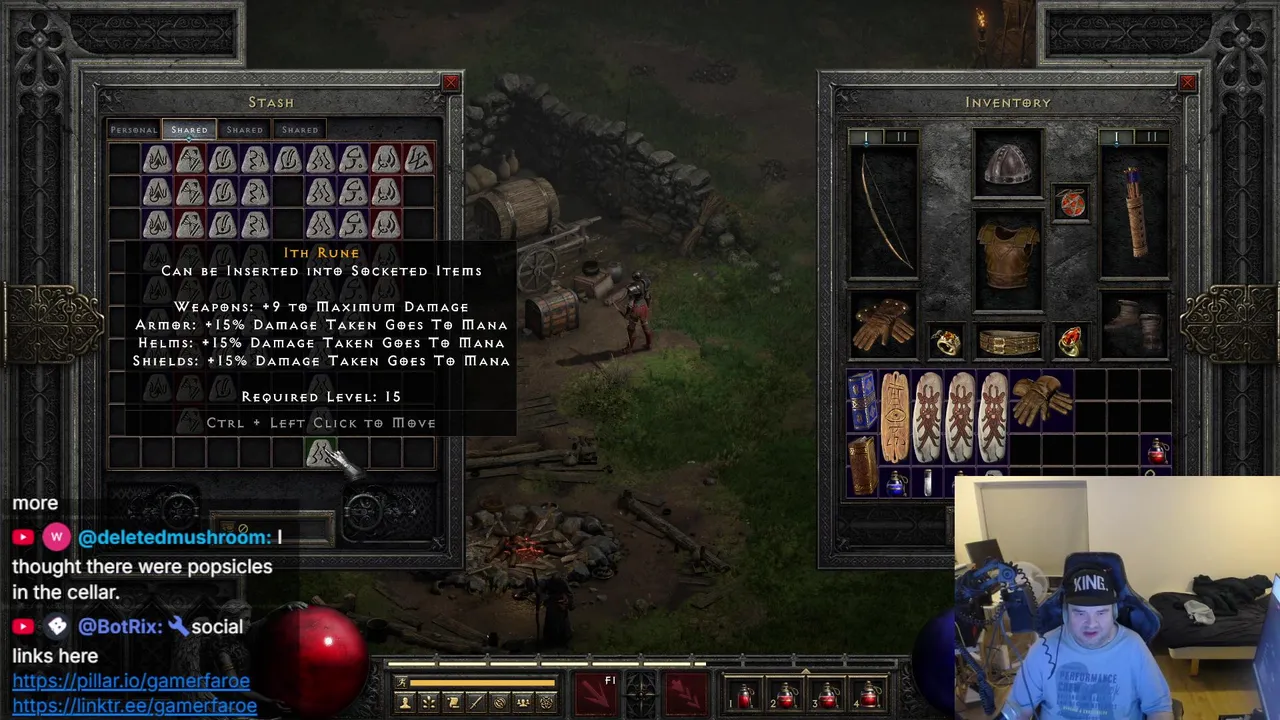Viewport: 1280px width, 720px height.
Task: Pick up the spare gloves in the backpack
Action: pos(1040,400)
